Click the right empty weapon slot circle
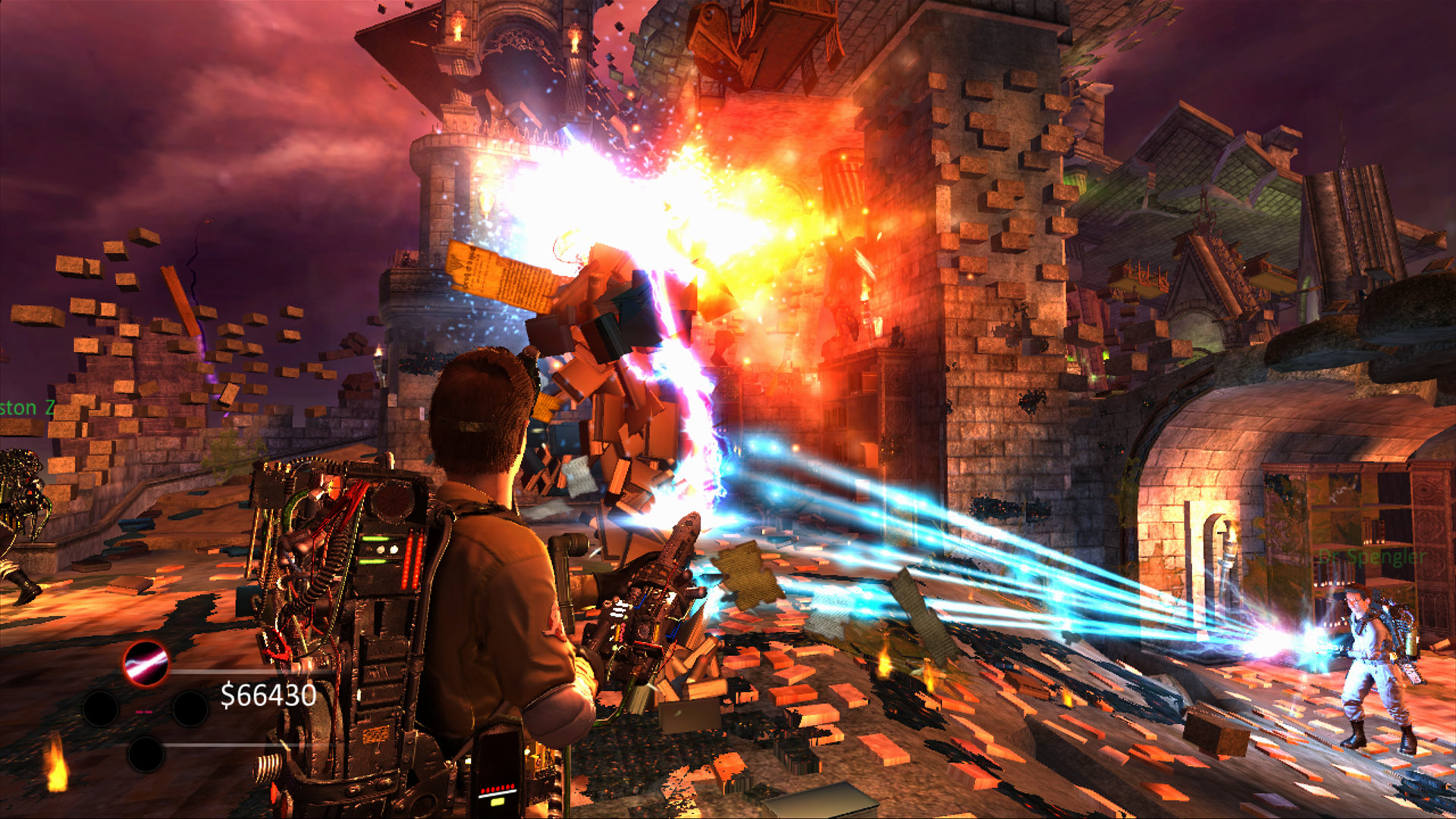Image resolution: width=1456 pixels, height=819 pixels. coord(190,708)
